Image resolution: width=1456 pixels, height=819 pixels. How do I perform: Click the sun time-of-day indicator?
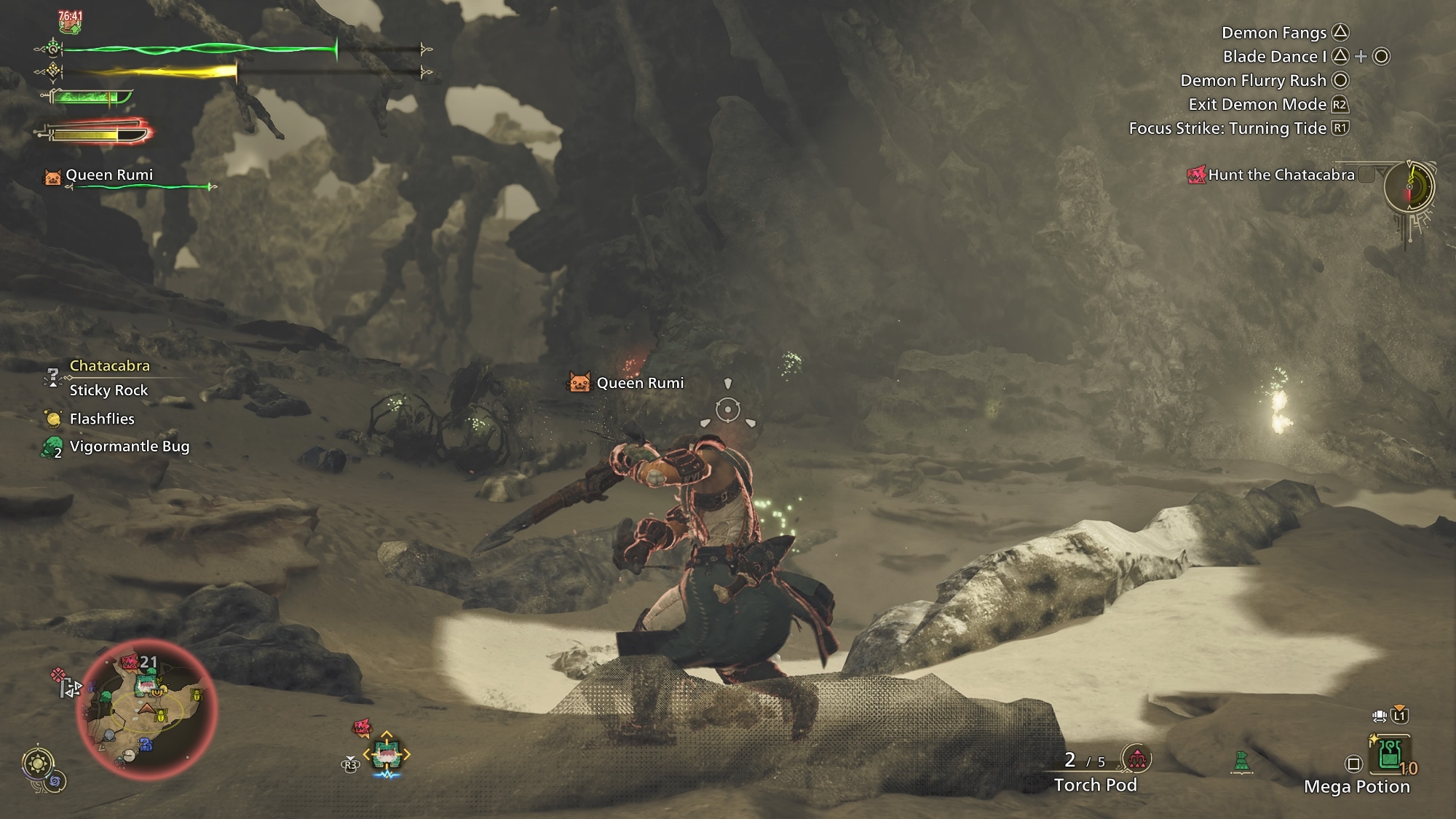pyautogui.click(x=36, y=764)
